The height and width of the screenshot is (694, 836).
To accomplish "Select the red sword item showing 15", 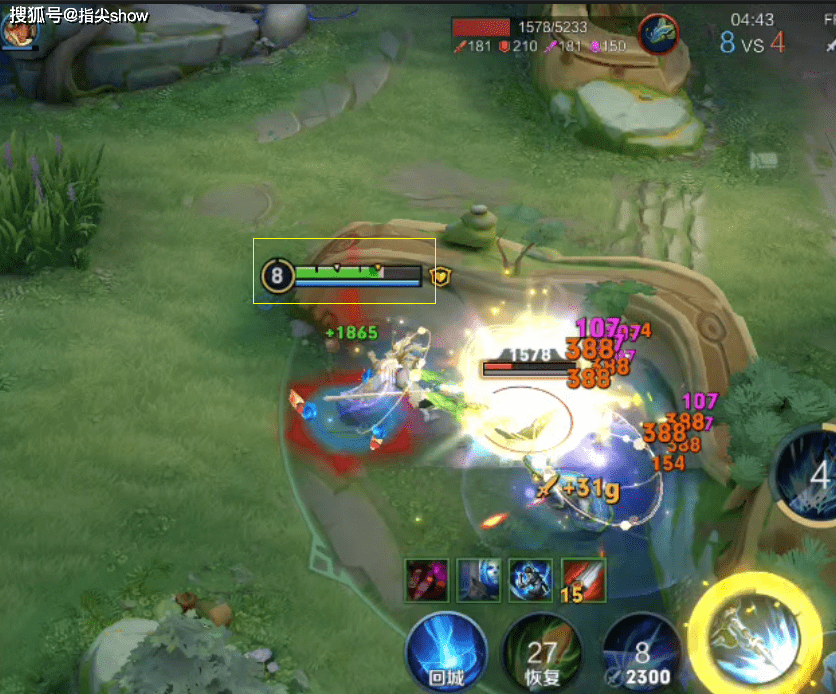I will [x=583, y=580].
